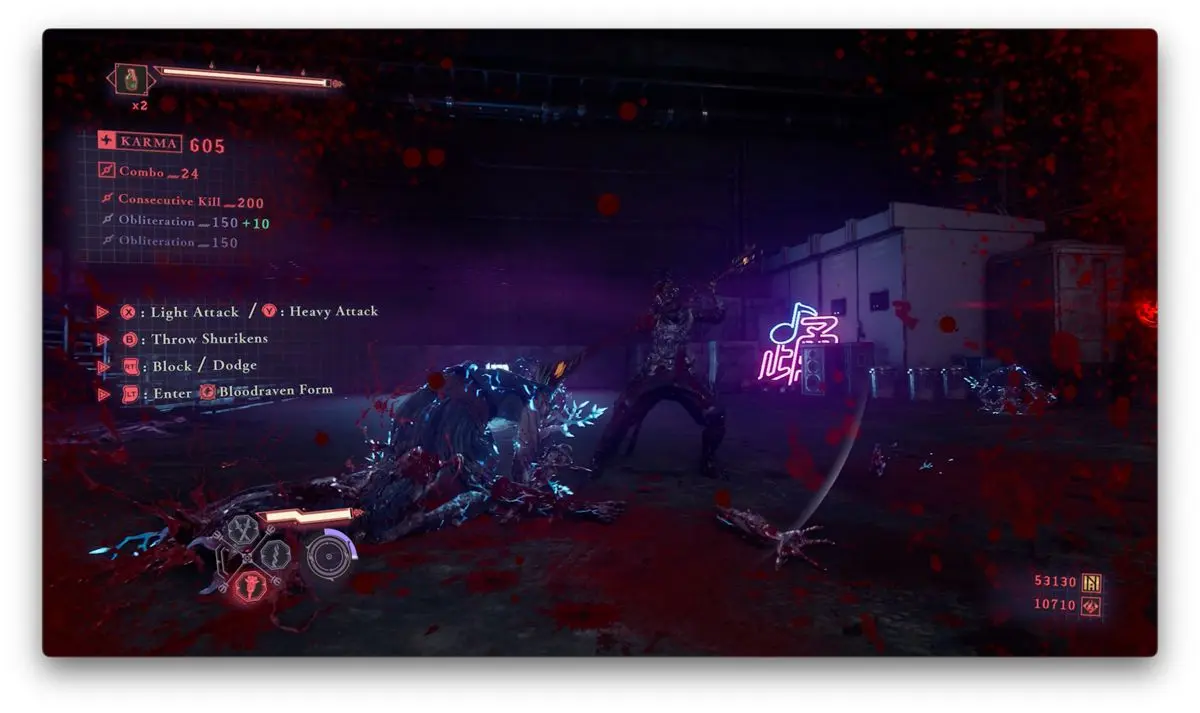Click the red diamond currency icon
Image resolution: width=1200 pixels, height=713 pixels.
1091,606
